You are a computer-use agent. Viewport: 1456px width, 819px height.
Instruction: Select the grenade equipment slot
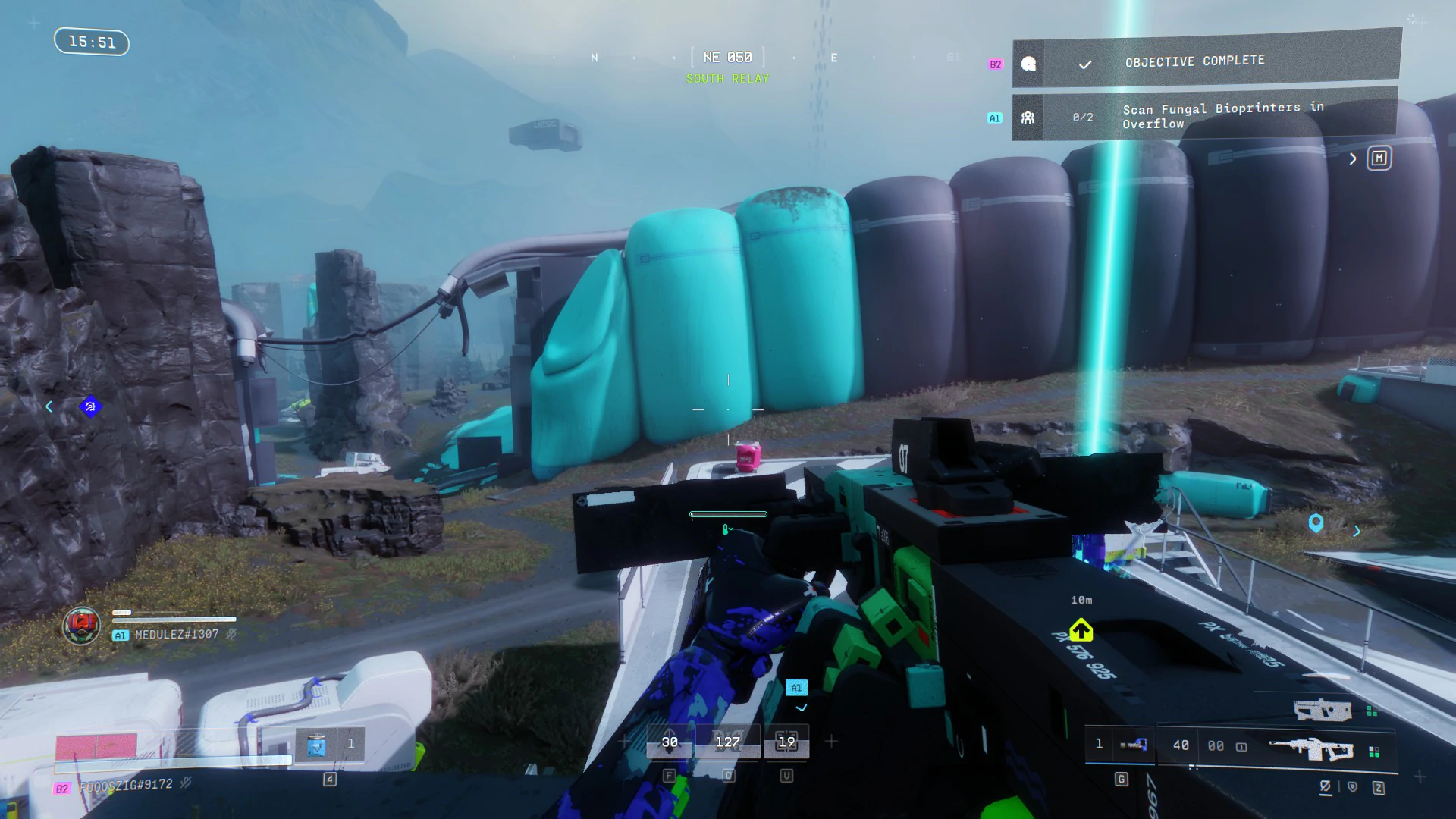(x=1133, y=745)
